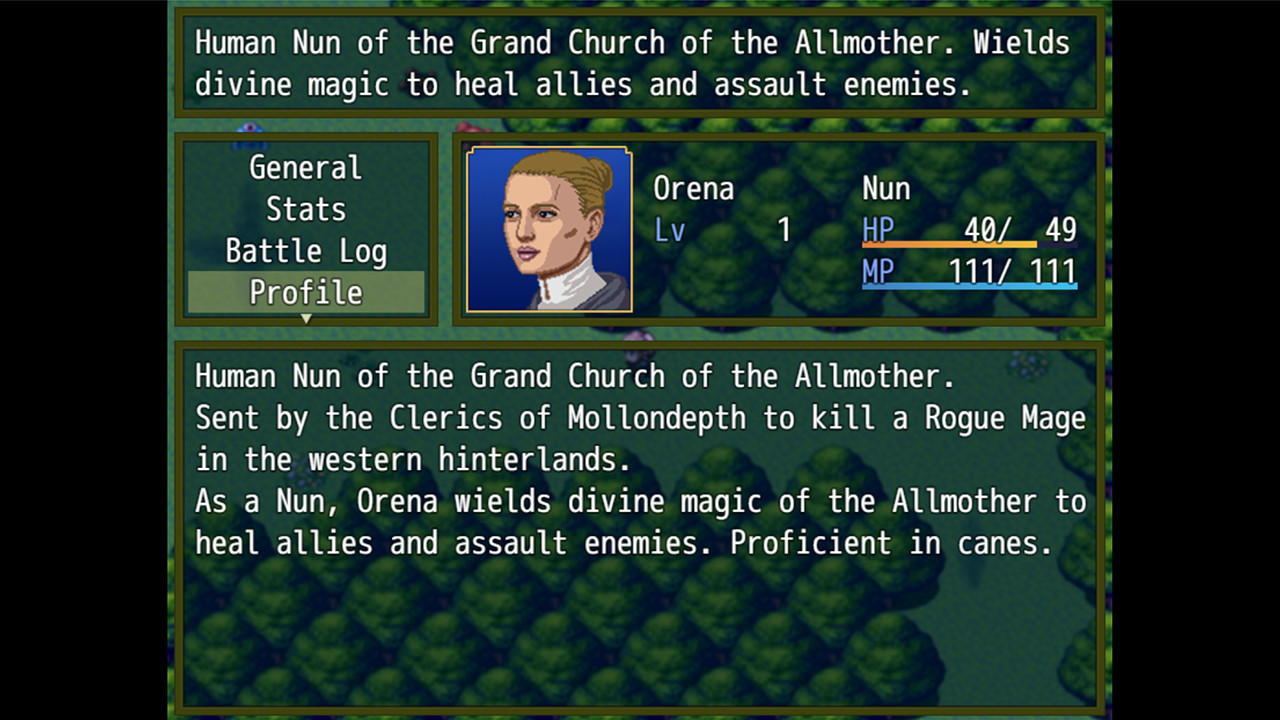Screen dimensions: 1280x720
Task: Click the Nun class label
Action: (x=885, y=188)
